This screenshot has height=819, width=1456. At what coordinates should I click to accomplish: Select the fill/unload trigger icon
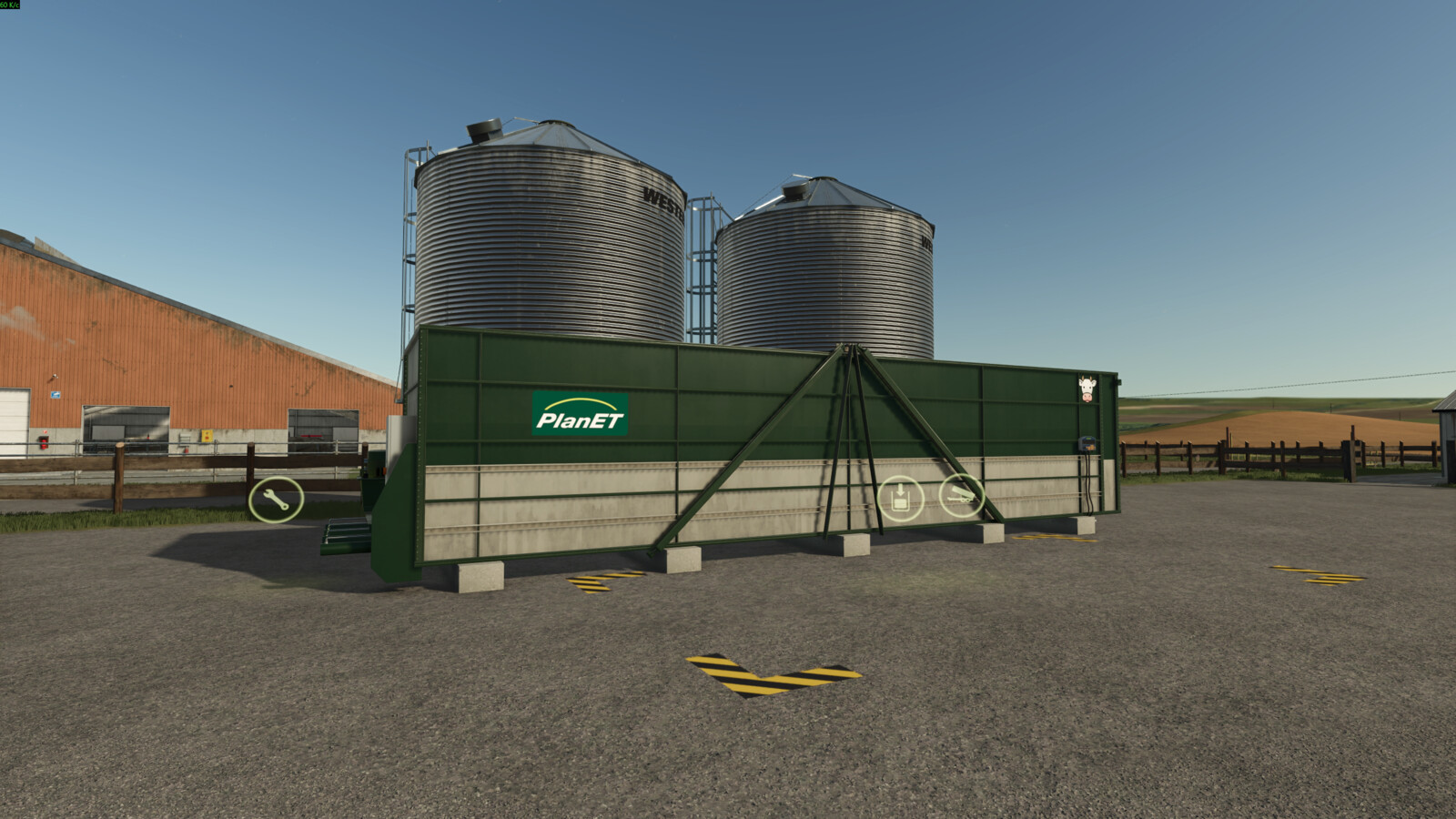click(899, 497)
